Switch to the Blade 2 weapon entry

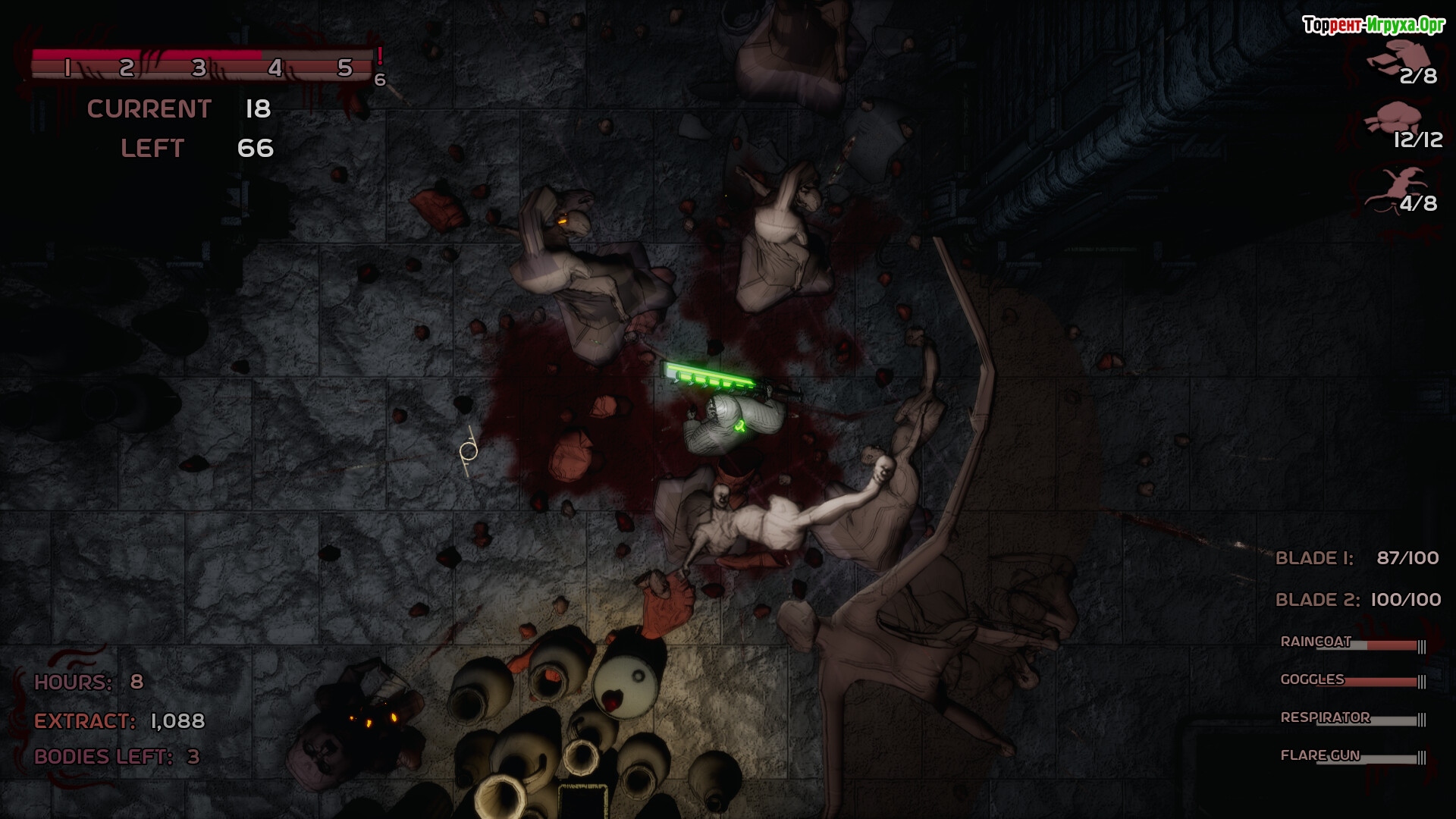point(1357,600)
